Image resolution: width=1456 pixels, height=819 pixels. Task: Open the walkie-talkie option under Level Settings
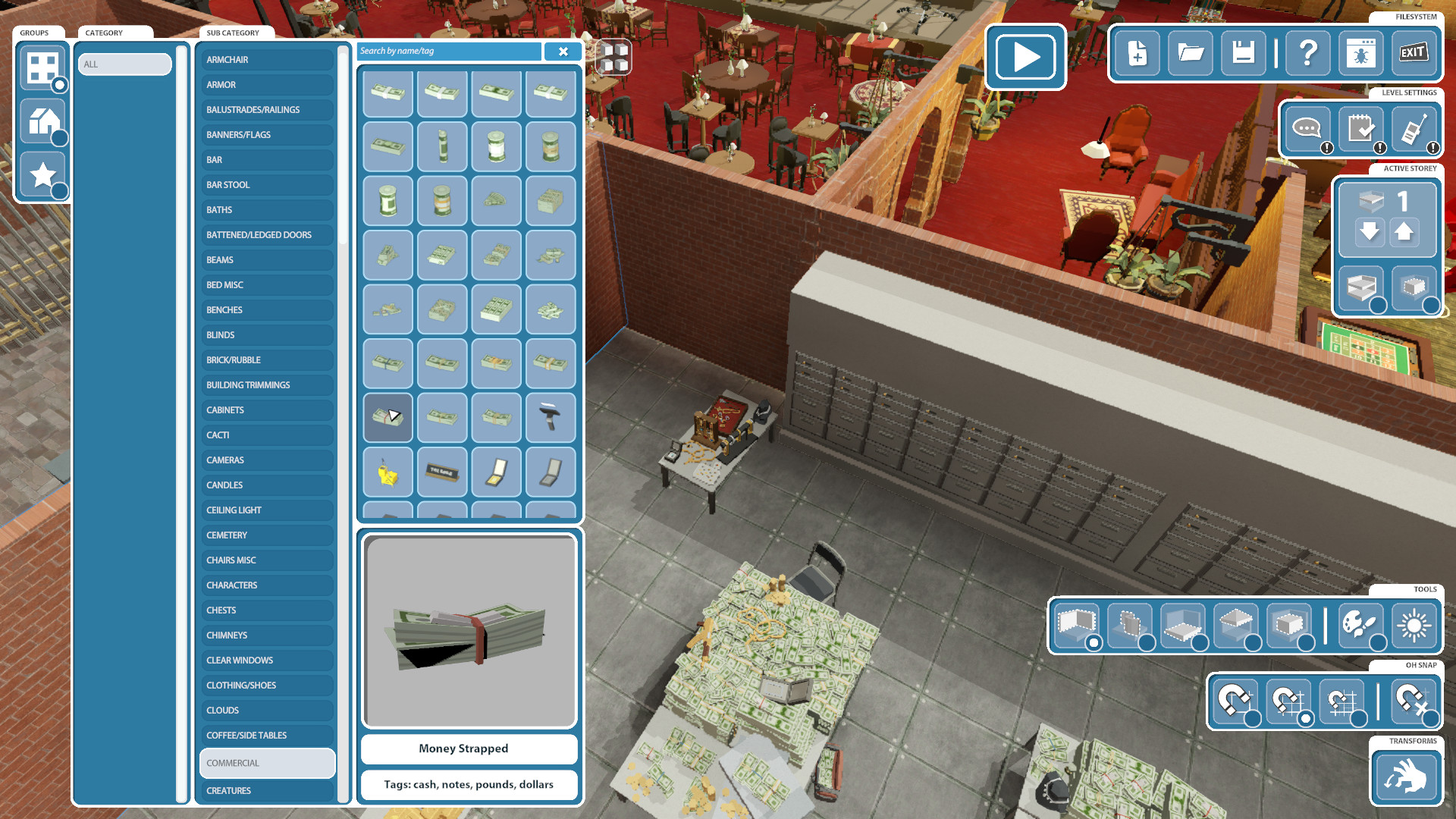[x=1413, y=129]
